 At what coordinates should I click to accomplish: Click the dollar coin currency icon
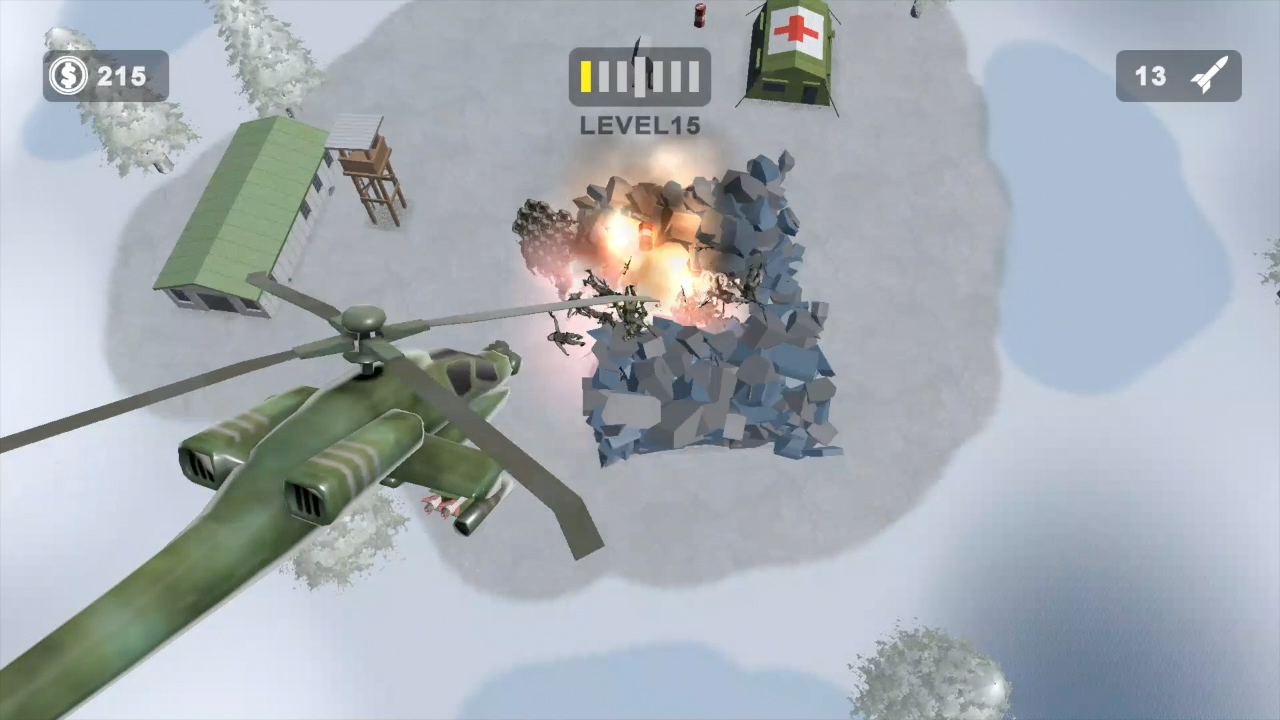tap(67, 76)
